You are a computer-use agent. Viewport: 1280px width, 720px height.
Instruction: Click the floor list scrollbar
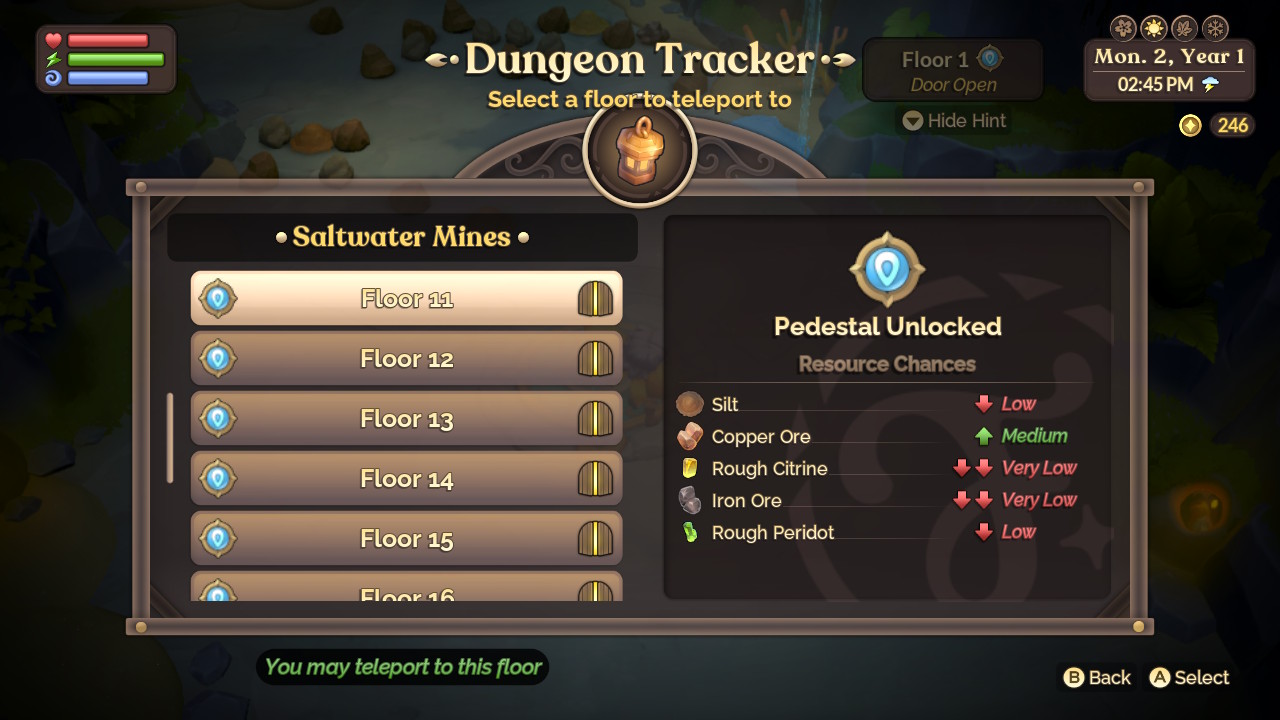click(x=170, y=438)
